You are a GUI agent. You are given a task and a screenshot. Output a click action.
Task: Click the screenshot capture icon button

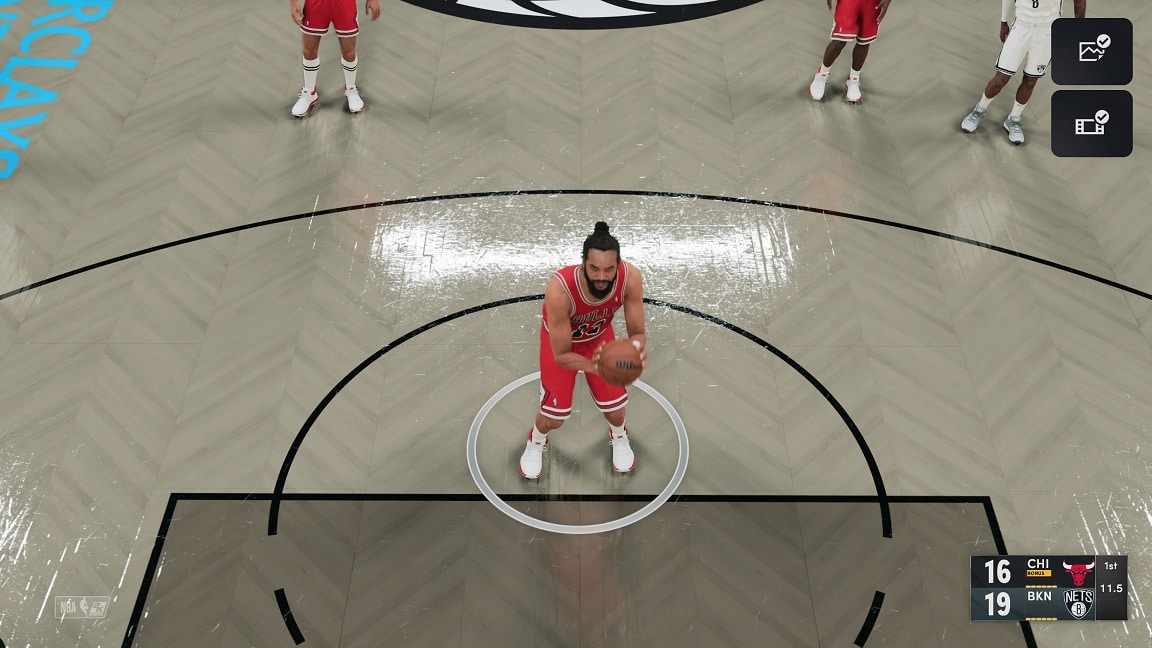[x=1091, y=51]
